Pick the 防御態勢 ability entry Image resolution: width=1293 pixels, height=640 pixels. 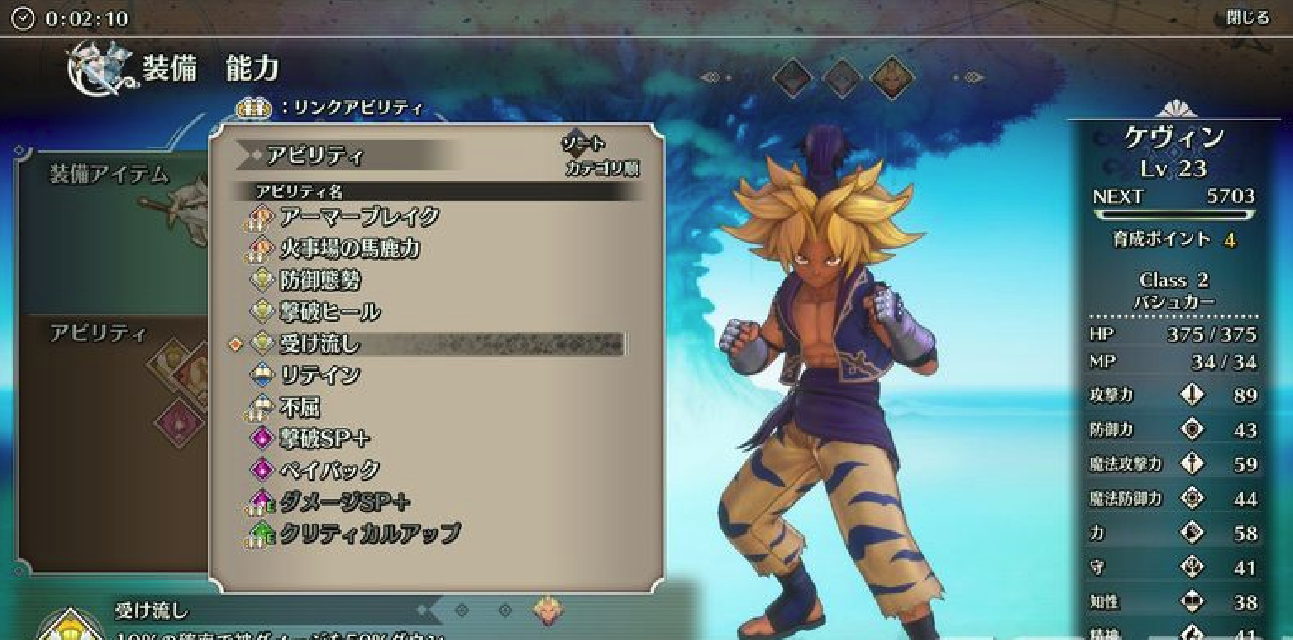point(320,281)
